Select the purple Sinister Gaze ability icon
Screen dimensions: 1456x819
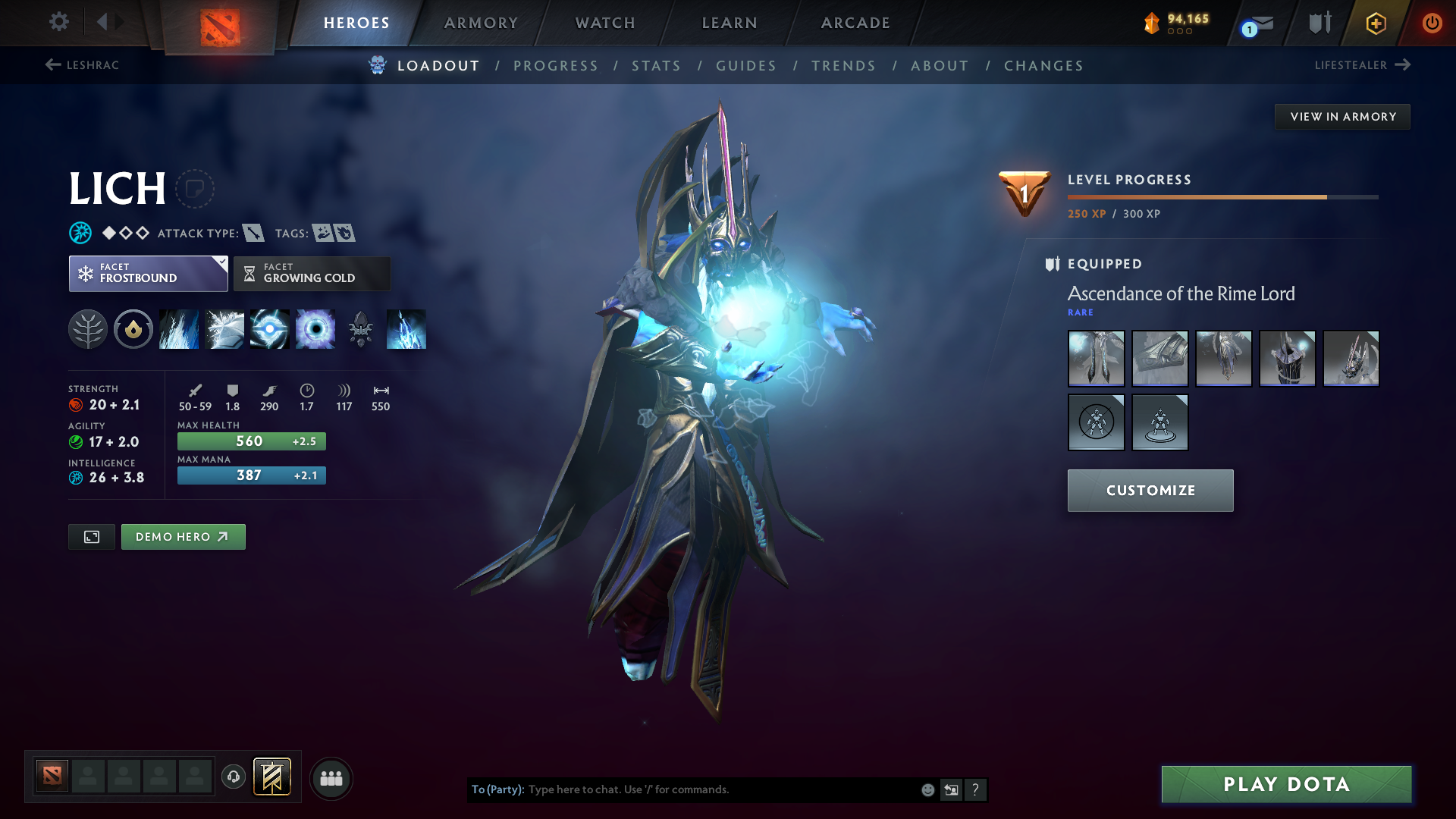[315, 329]
